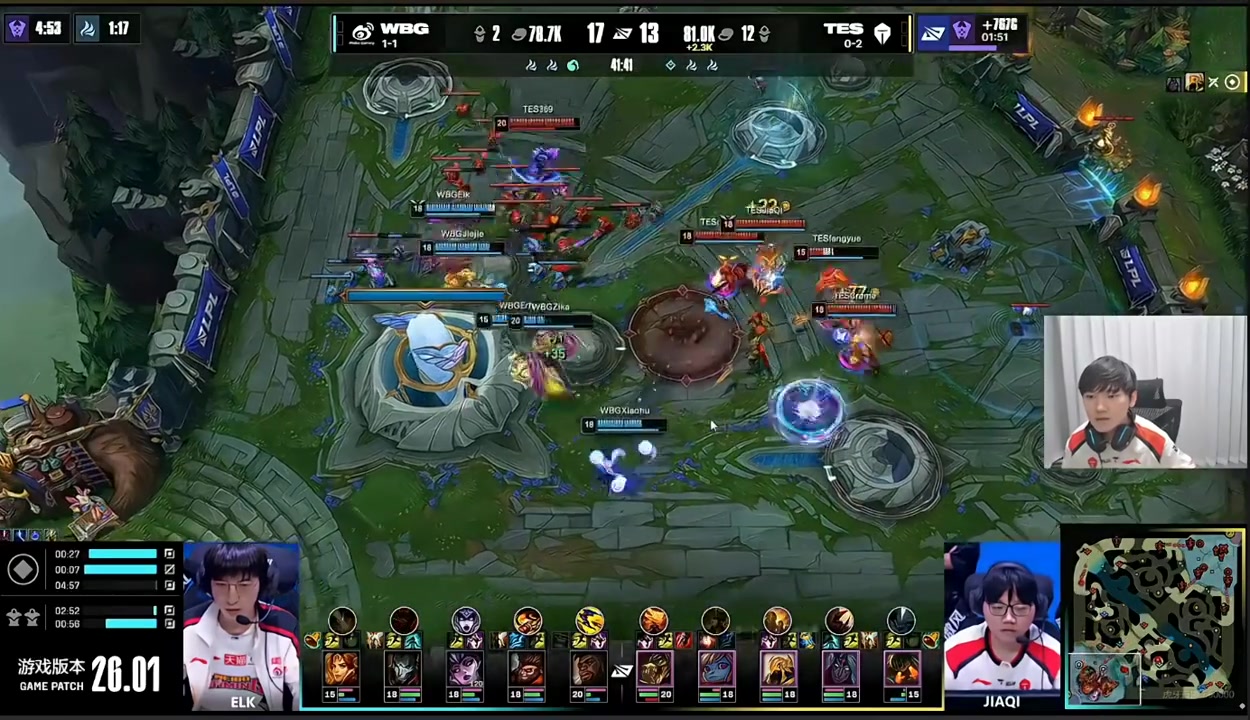Viewport: 1250px width, 720px height.
Task: Select the purple-haired woman champion portrait
Action: tap(465, 668)
